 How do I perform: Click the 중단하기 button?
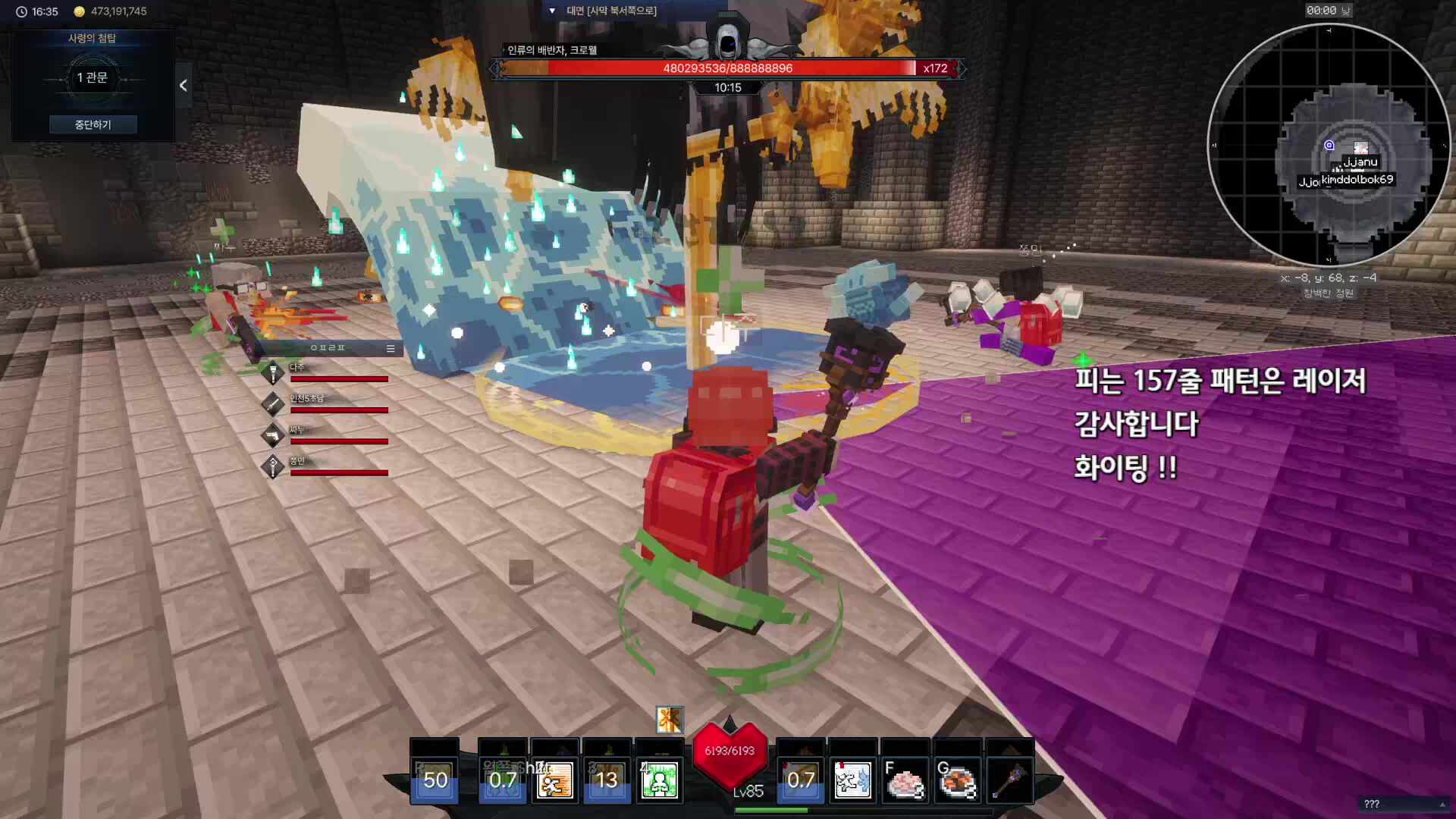(x=93, y=124)
